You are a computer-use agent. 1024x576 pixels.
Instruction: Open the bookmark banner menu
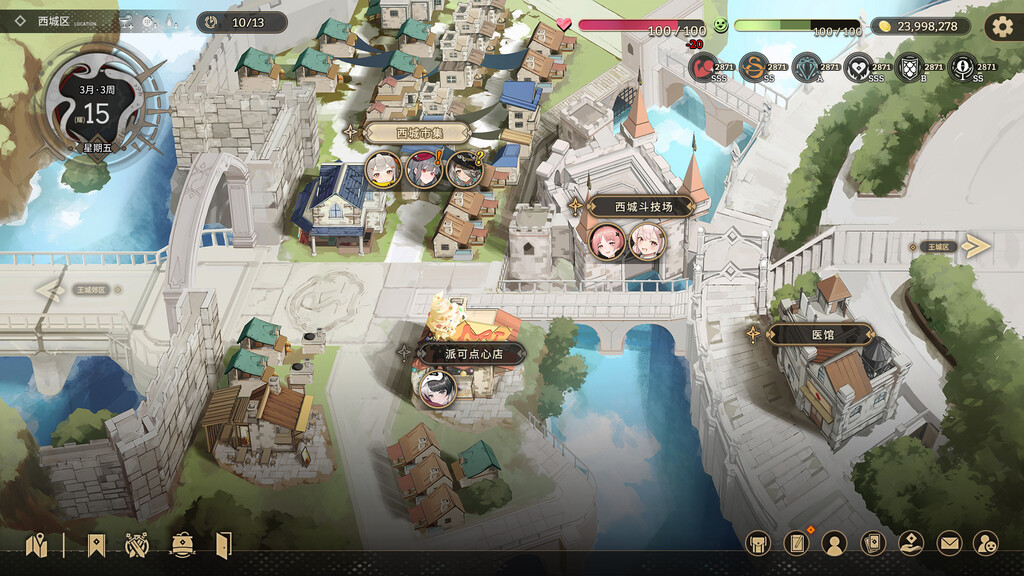(x=95, y=545)
